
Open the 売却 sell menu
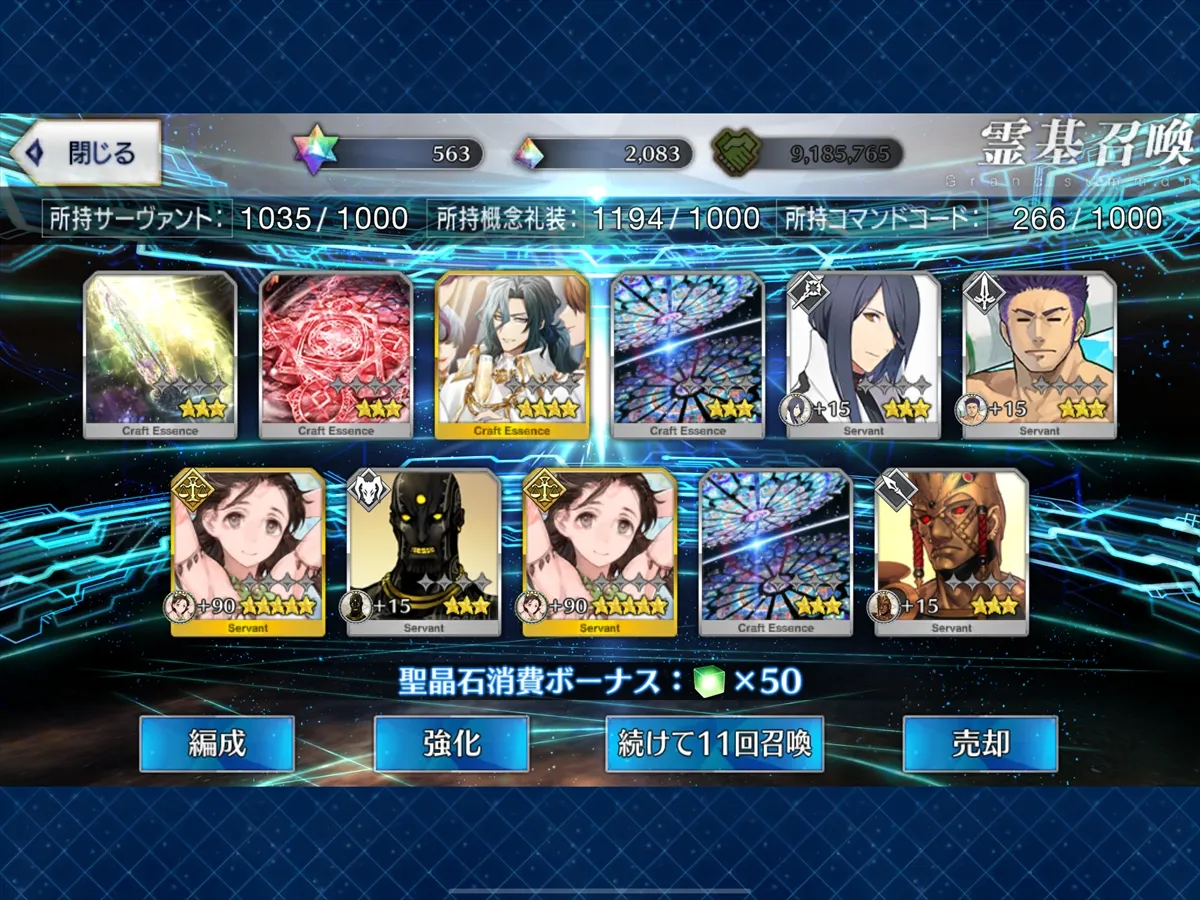[x=979, y=743]
